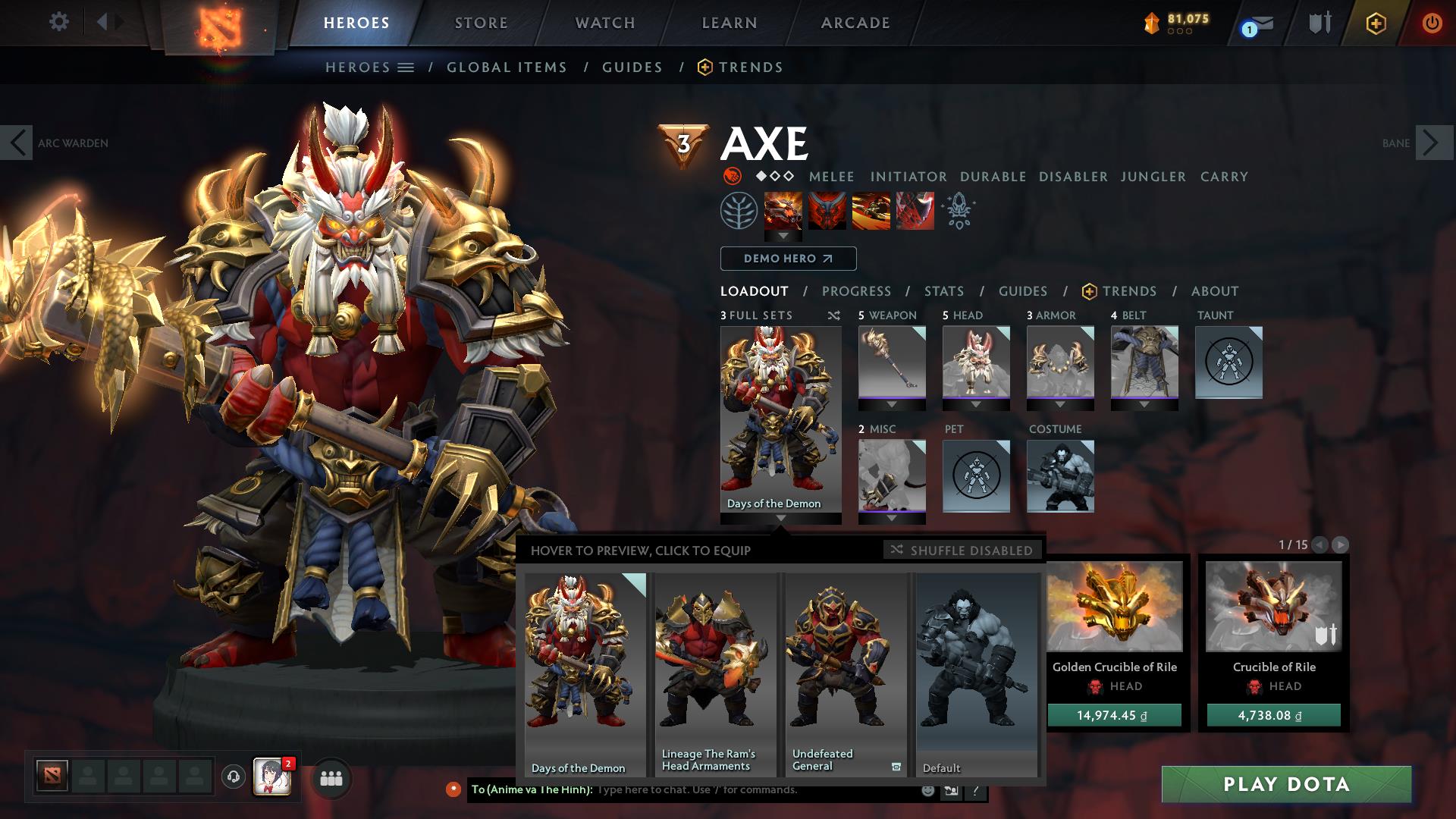Click the power button to exit Dota
The image size is (1456, 819).
pyautogui.click(x=1432, y=21)
